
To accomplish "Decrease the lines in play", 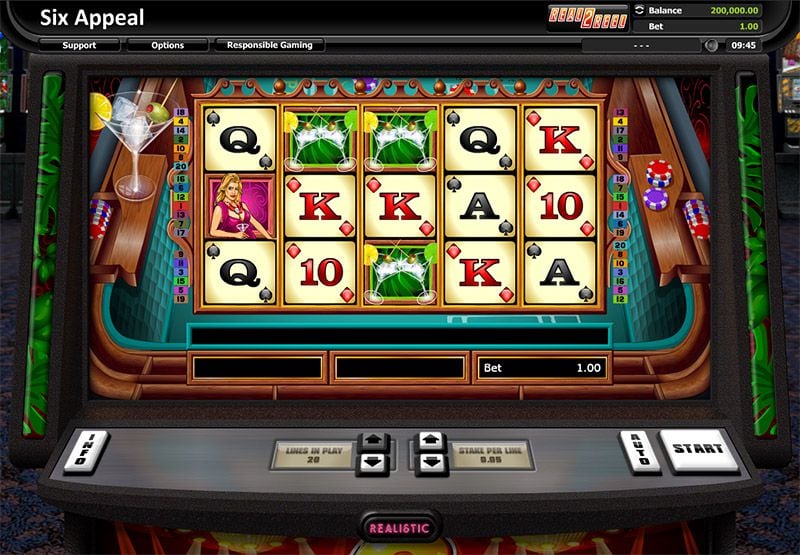I will point(372,464).
